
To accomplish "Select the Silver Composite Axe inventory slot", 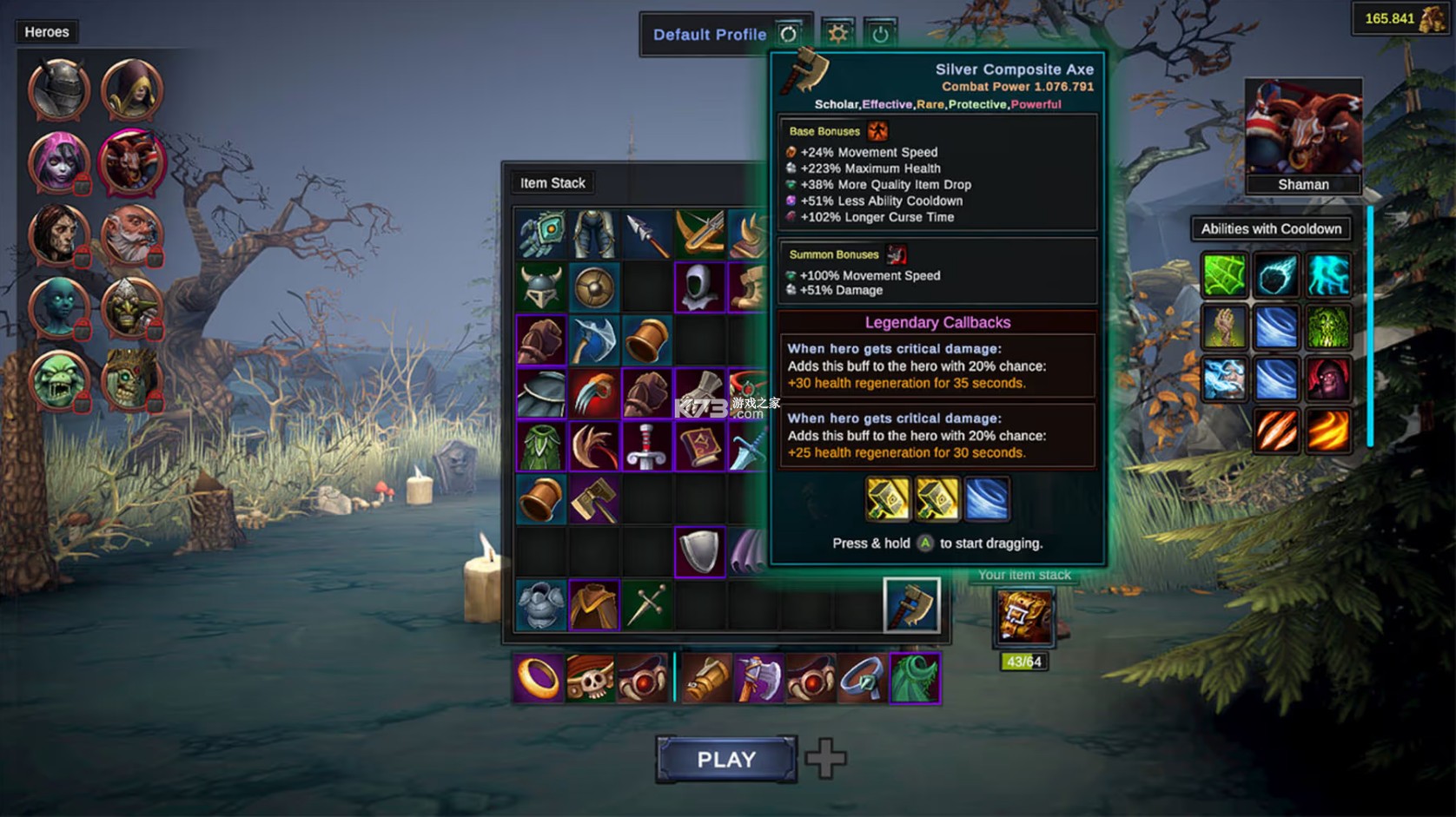I will coord(911,604).
